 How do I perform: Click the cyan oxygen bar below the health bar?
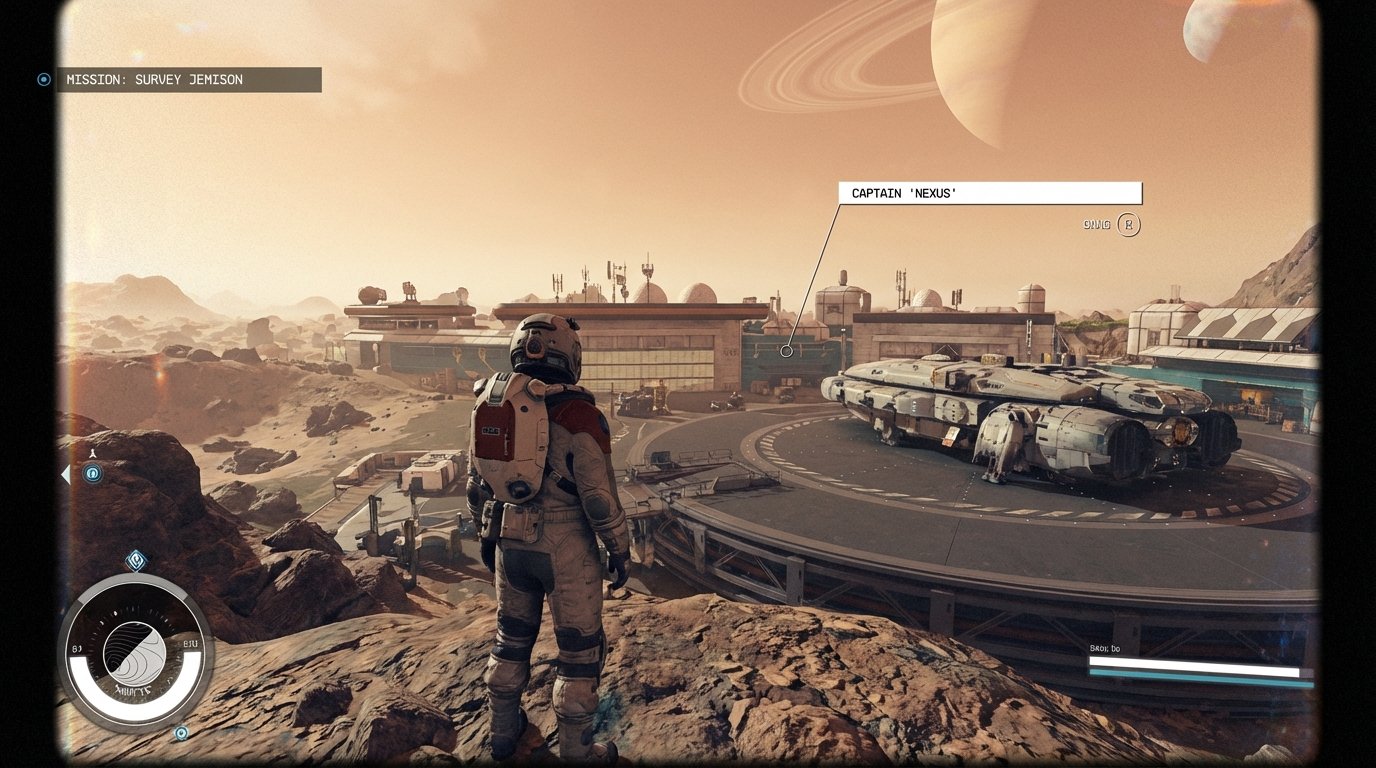pyautogui.click(x=1200, y=674)
